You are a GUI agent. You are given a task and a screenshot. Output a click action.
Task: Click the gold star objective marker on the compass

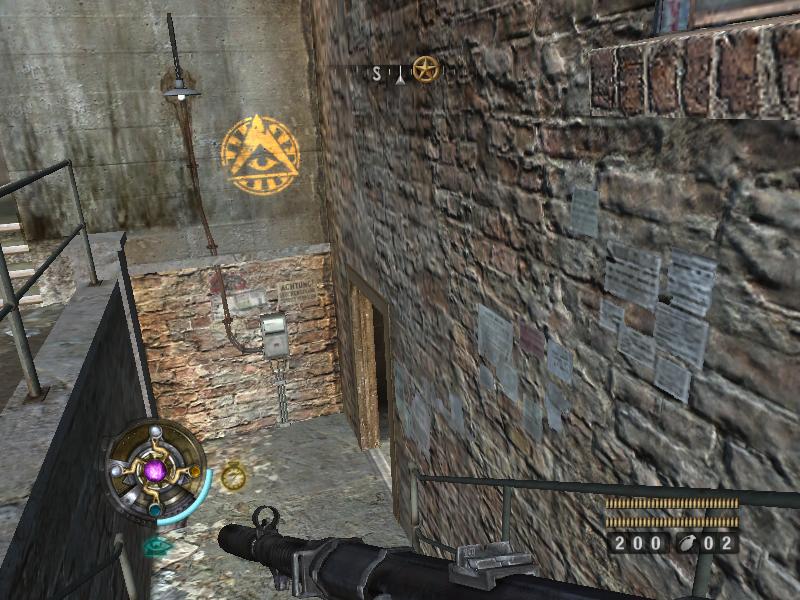[426, 69]
